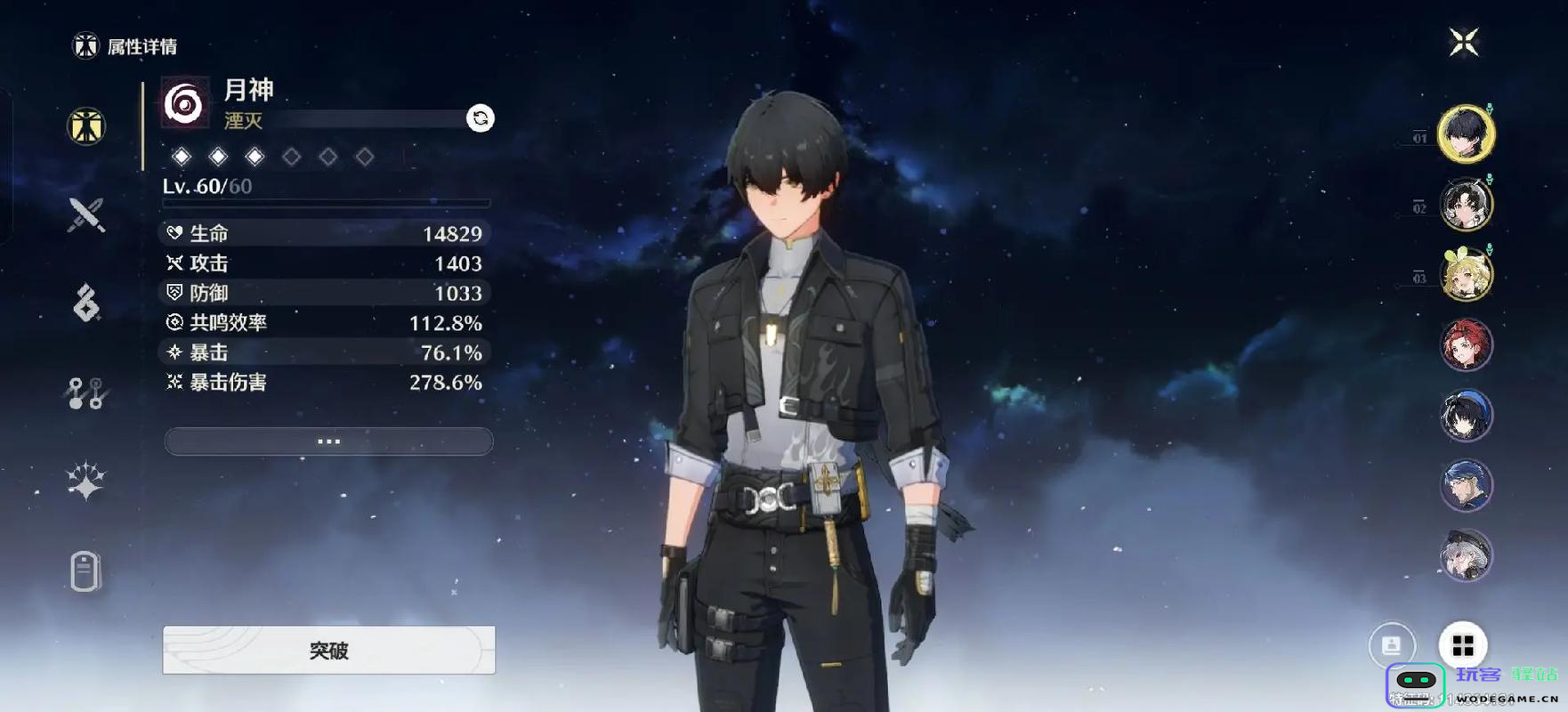Select the red-haired character portrait

1466,345
